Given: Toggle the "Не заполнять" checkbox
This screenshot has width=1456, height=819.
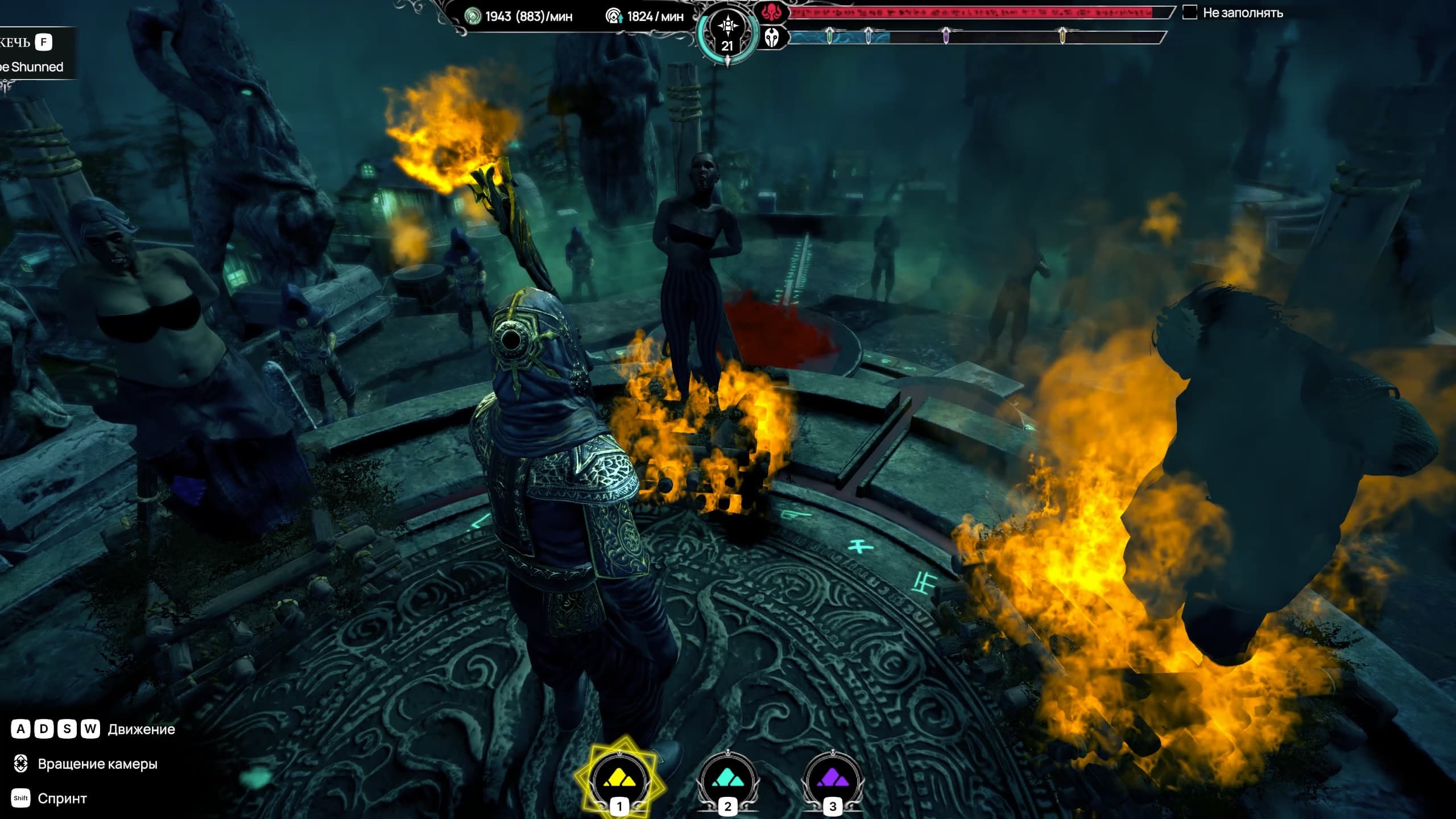Looking at the screenshot, I should click(1190, 13).
